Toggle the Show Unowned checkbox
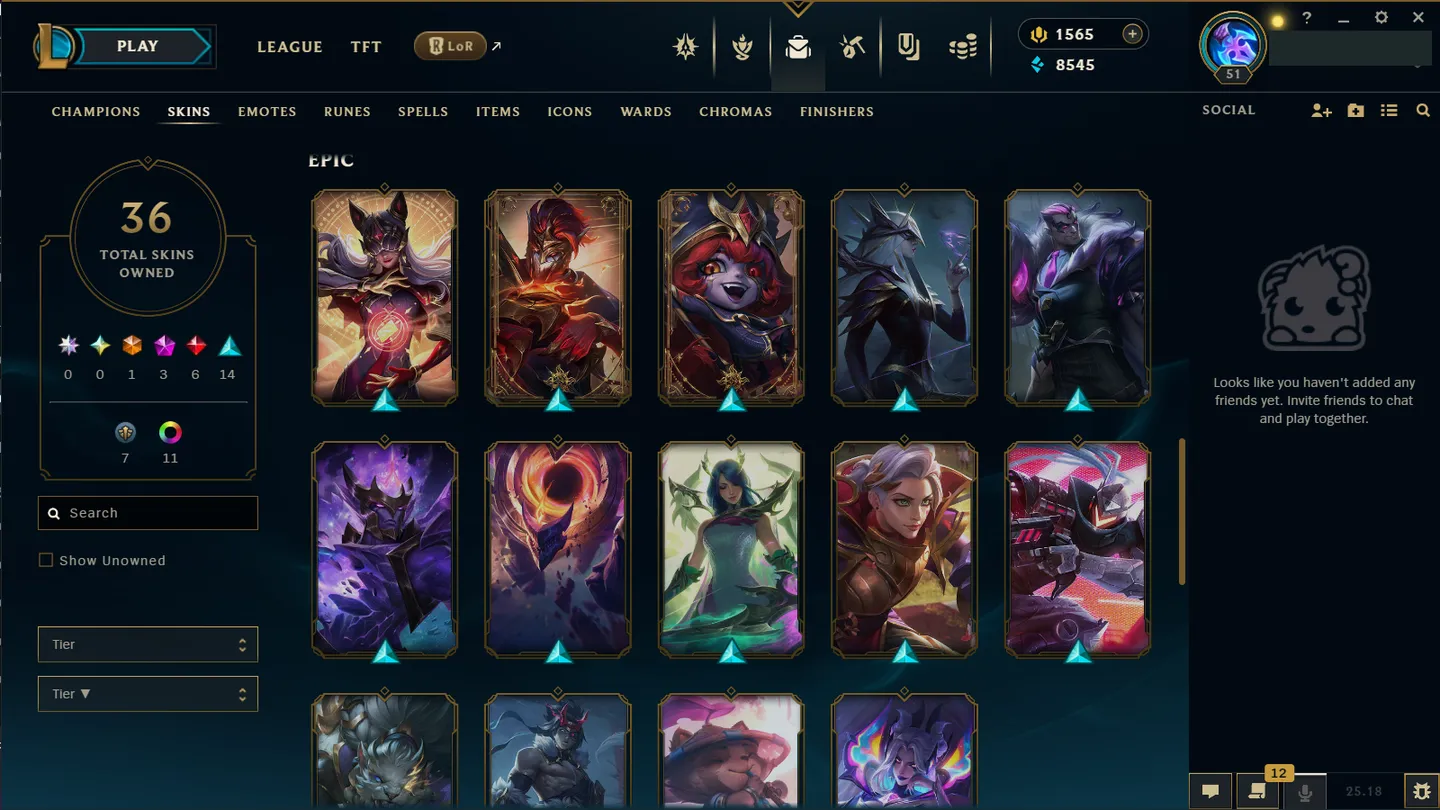This screenshot has height=810, width=1440. point(46,560)
